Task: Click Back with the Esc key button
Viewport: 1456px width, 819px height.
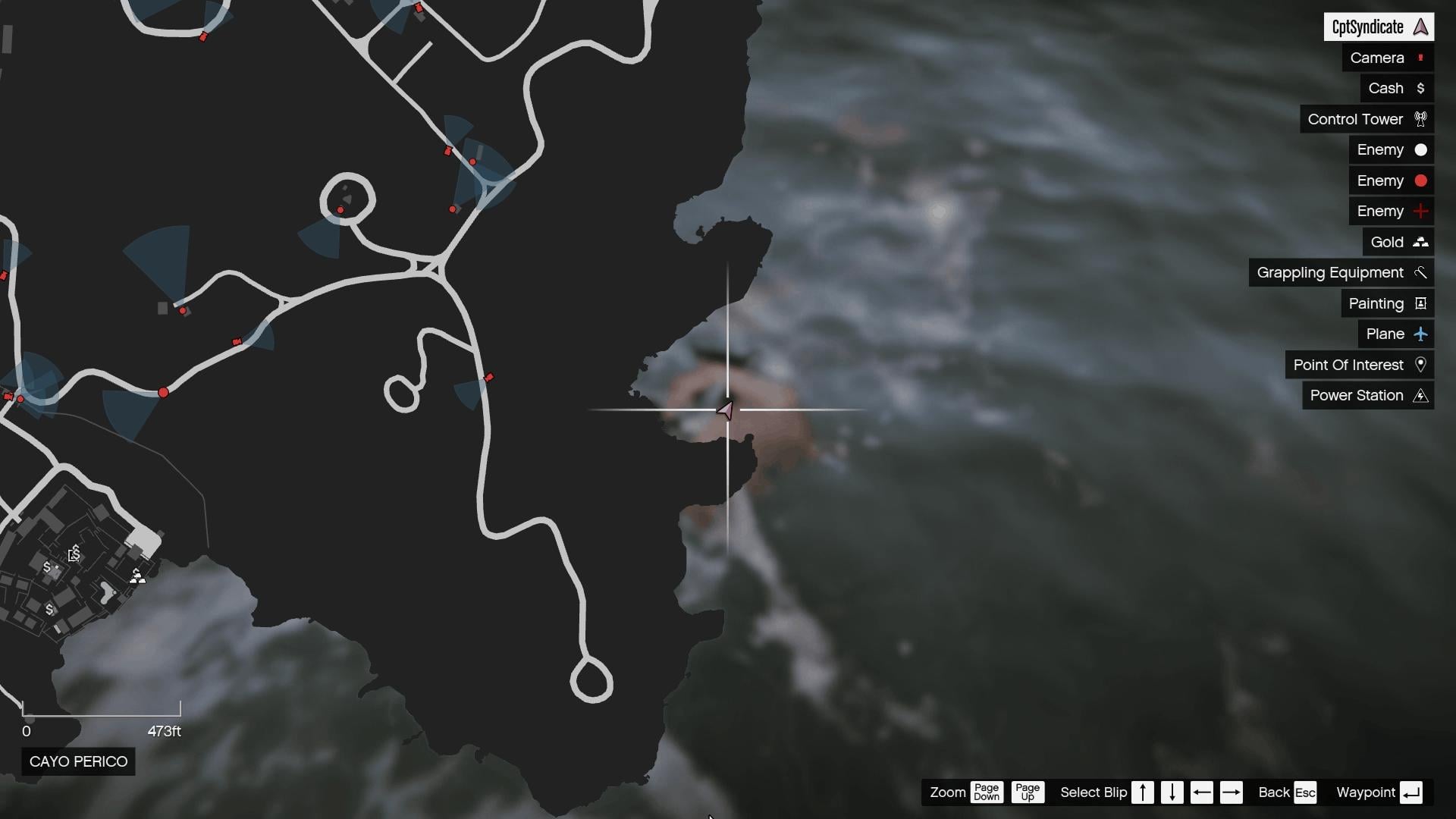Action: [x=1306, y=792]
